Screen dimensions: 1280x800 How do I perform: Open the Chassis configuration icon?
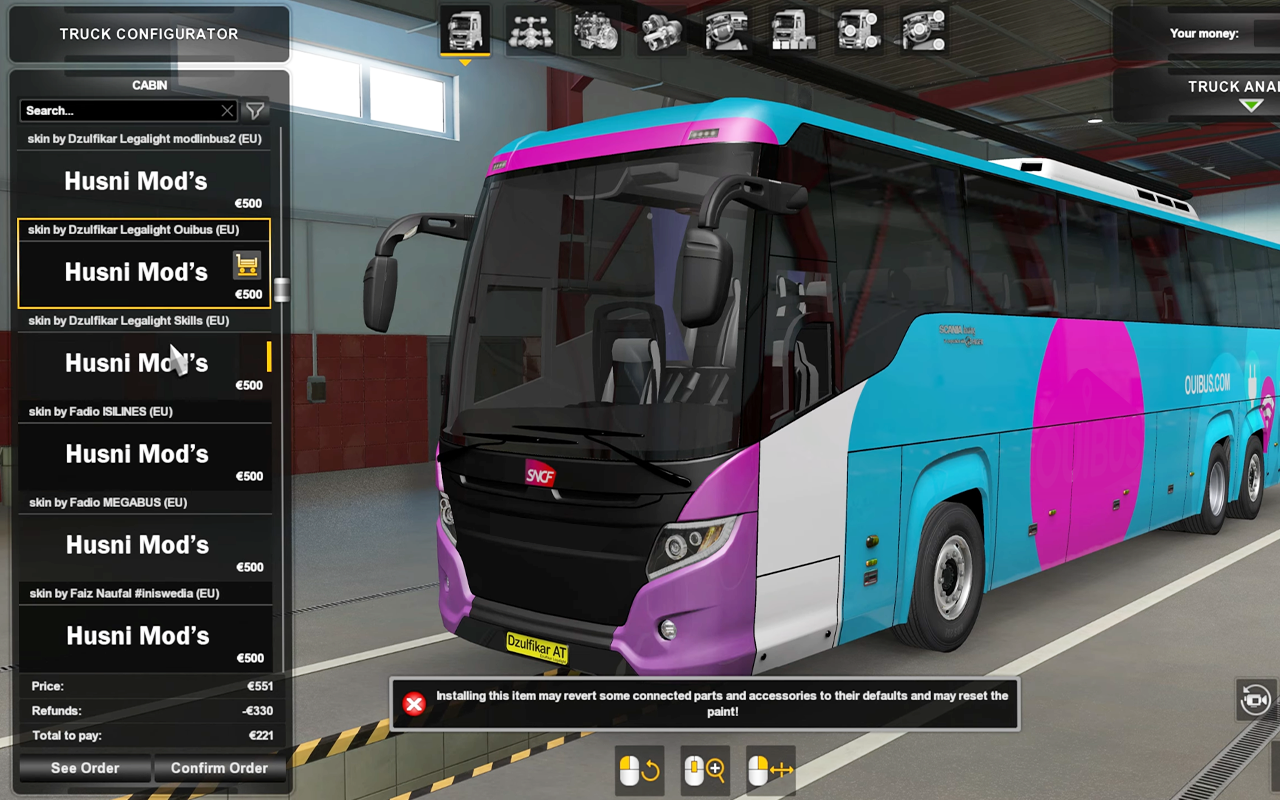[x=530, y=32]
